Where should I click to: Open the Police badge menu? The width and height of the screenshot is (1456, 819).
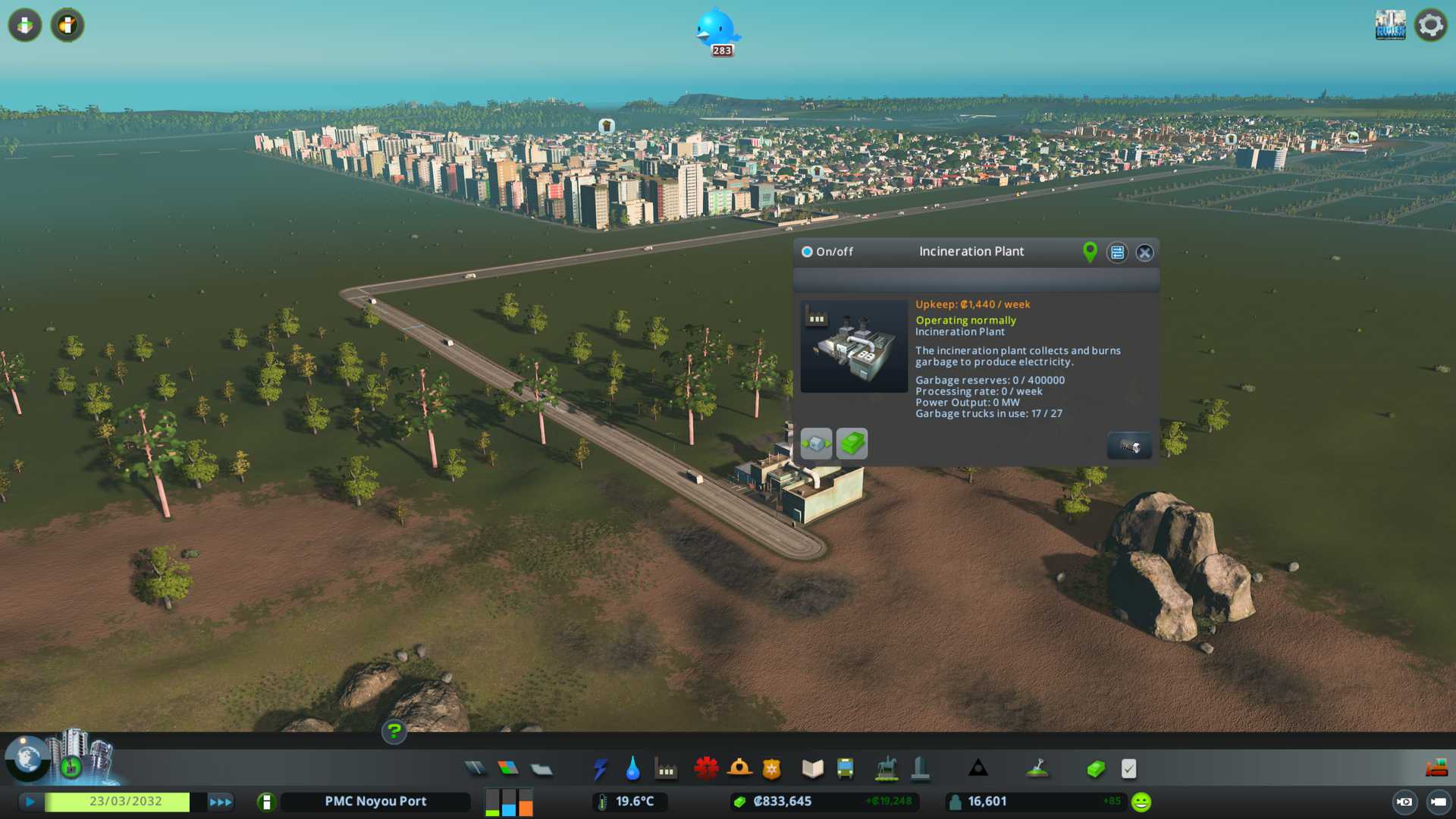click(771, 769)
